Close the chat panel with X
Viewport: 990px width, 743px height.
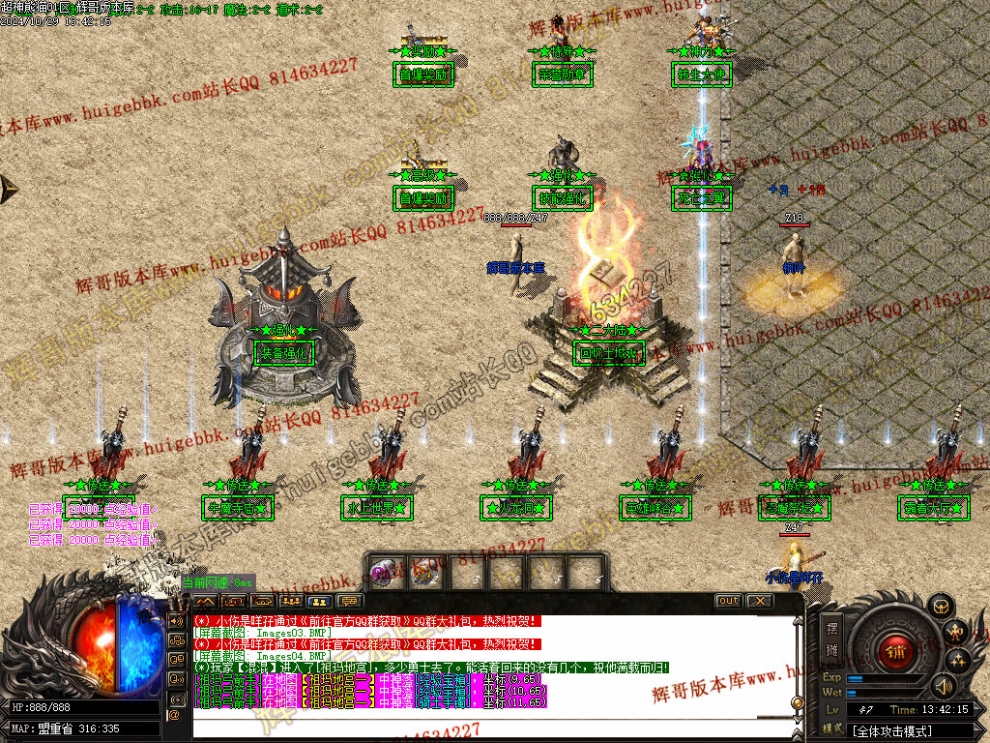coord(759,601)
